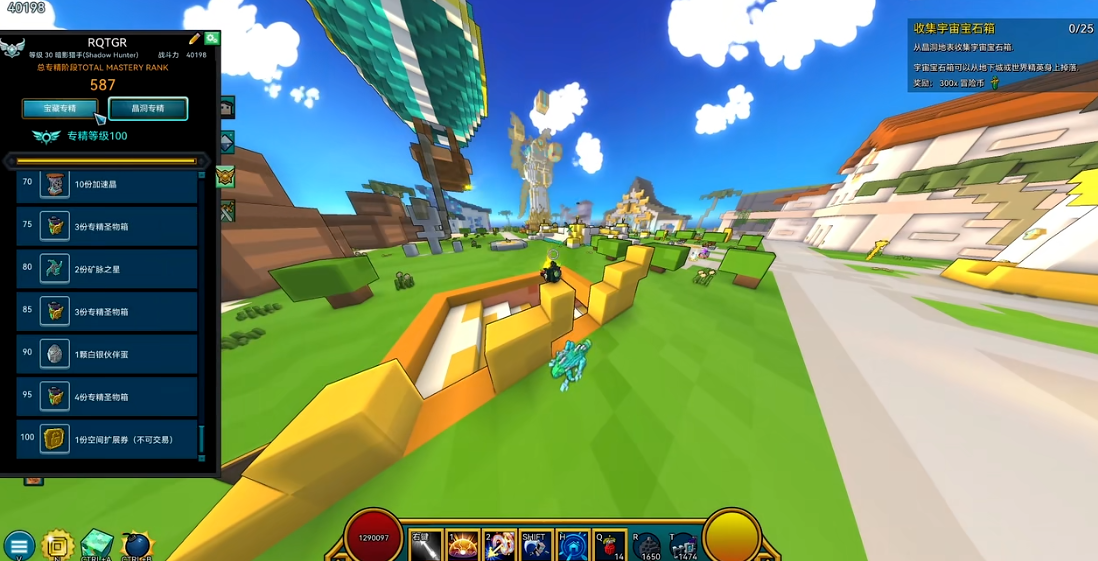The width and height of the screenshot is (1098, 561).
Task: Select the level 70 reward 10份加速晶
Action: (107, 185)
